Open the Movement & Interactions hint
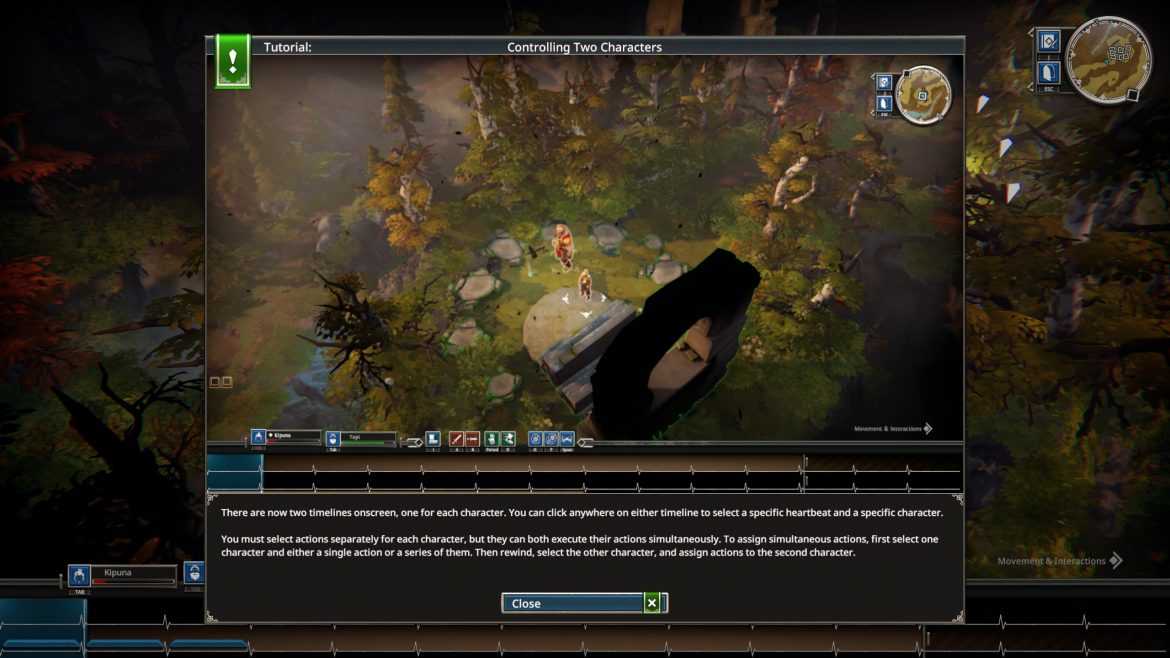 coord(1060,561)
